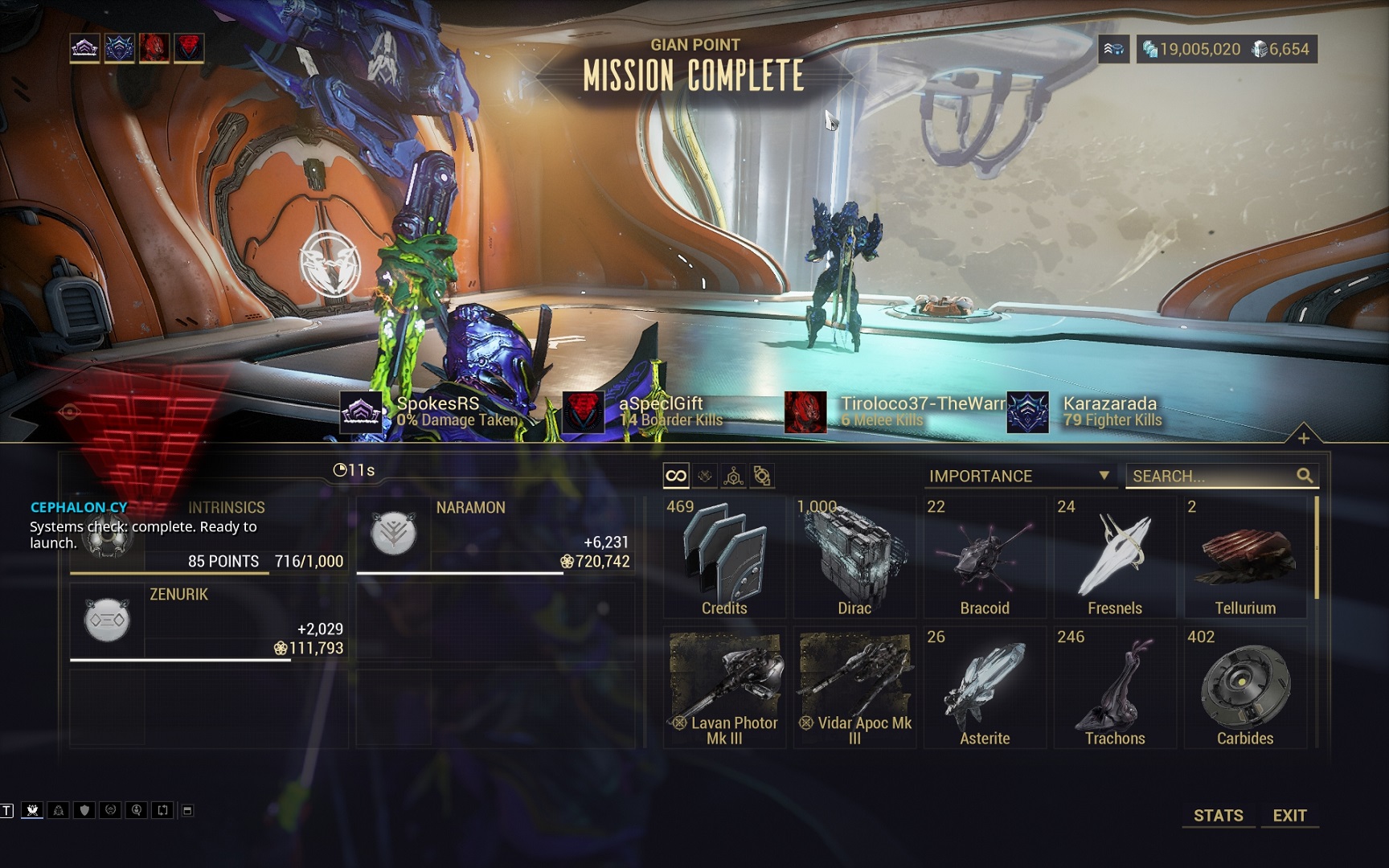Focus the rewards search field
Image resolution: width=1389 pixels, height=868 pixels.
pos(1211,476)
